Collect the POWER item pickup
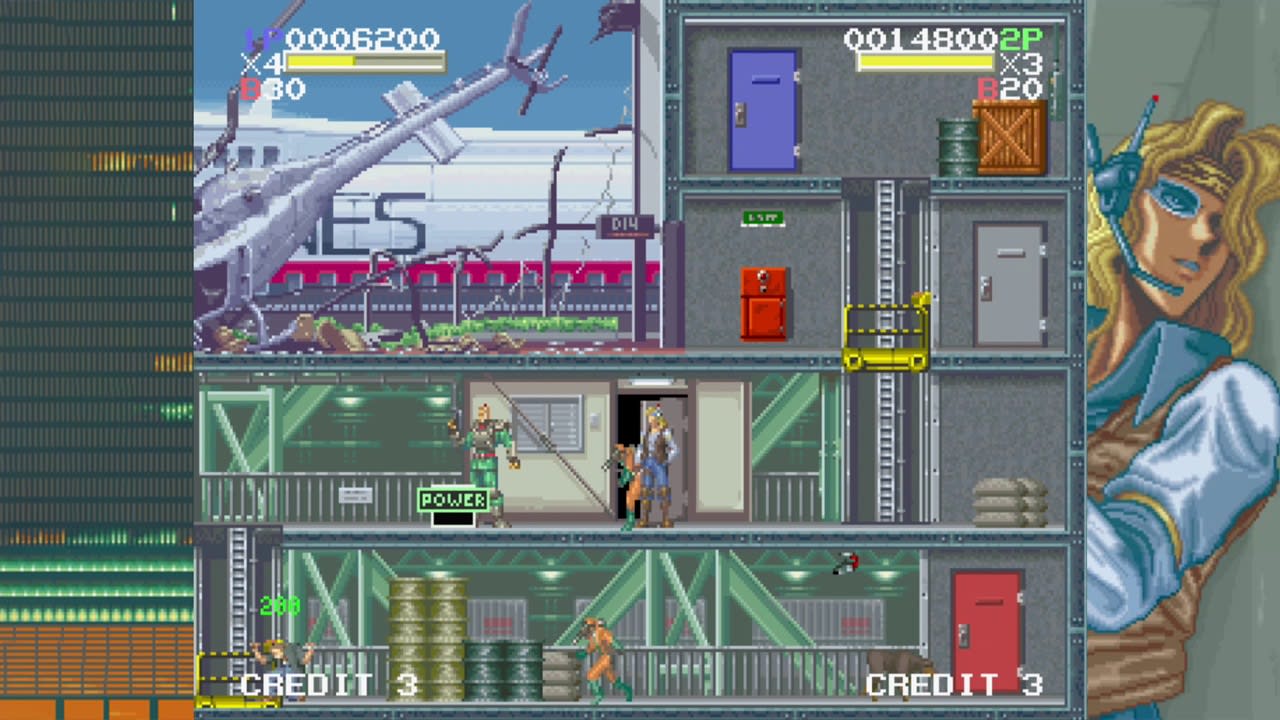Image resolution: width=1280 pixels, height=720 pixels. pyautogui.click(x=455, y=500)
